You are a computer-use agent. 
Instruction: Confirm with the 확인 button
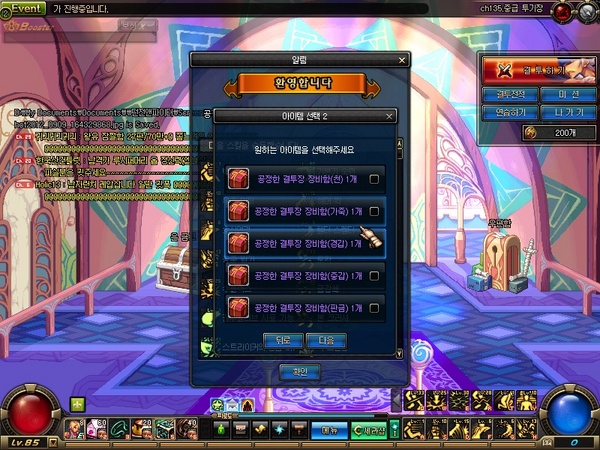(x=299, y=371)
